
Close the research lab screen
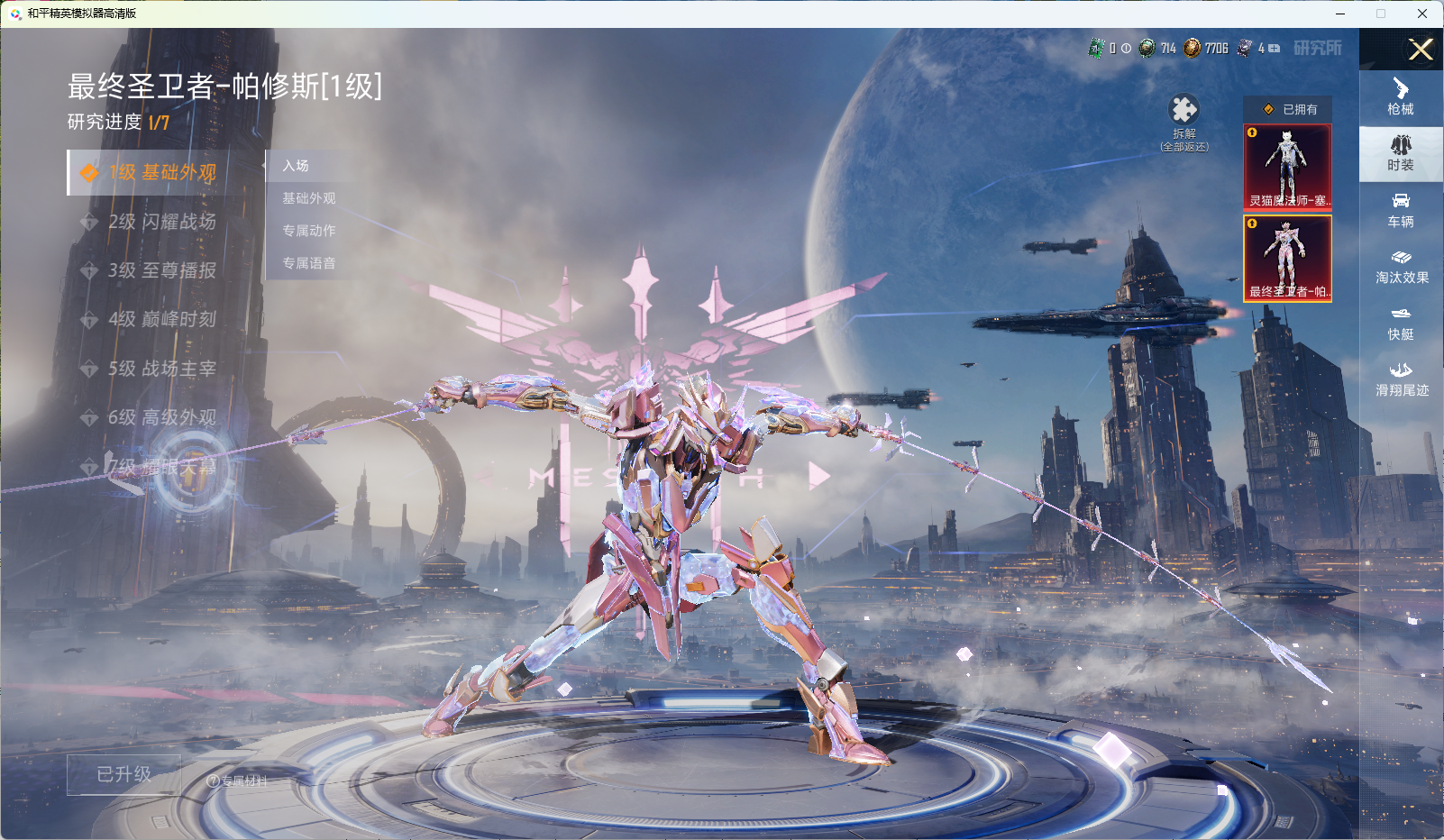click(1421, 50)
